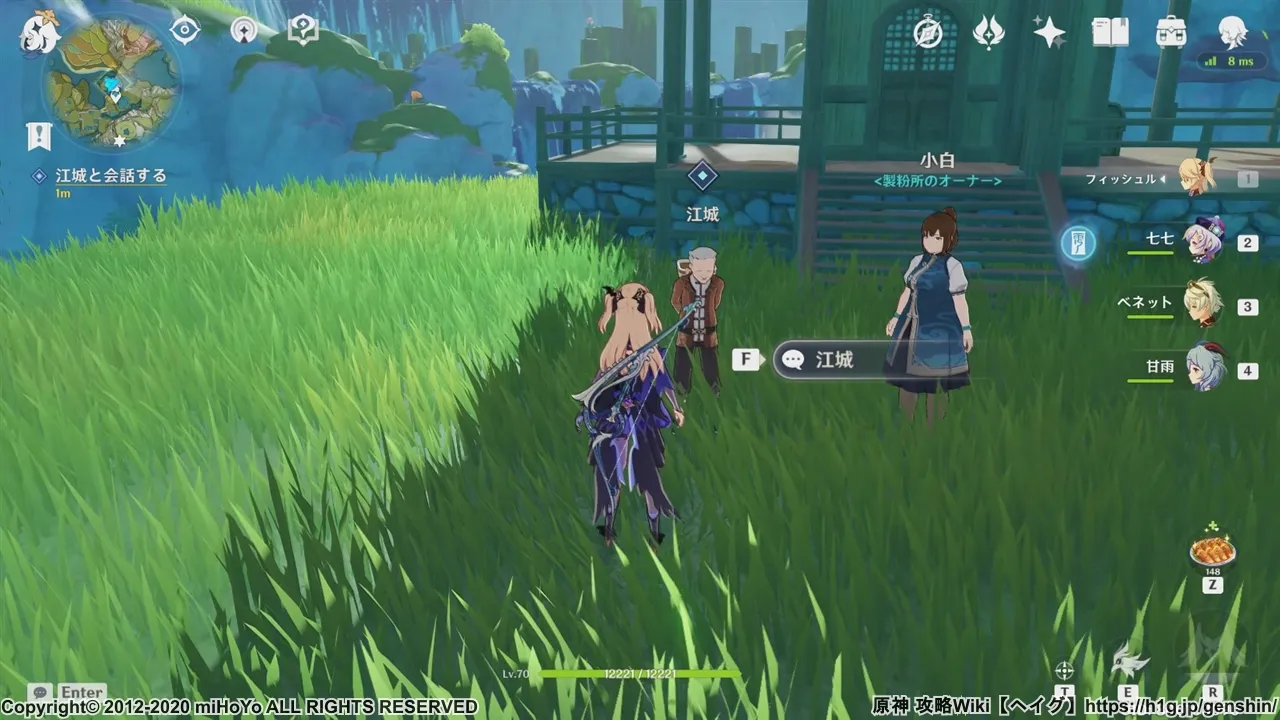Open the question-mark tutorial icon
This screenshot has width=1280, height=720.
point(302,30)
